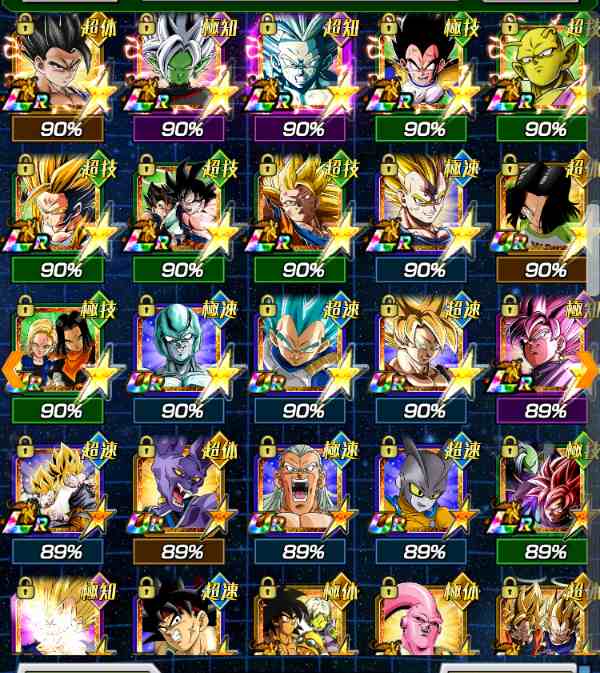600x673 pixels.
Task: Choose the screaming grey-haired old man card
Action: pos(302,488)
